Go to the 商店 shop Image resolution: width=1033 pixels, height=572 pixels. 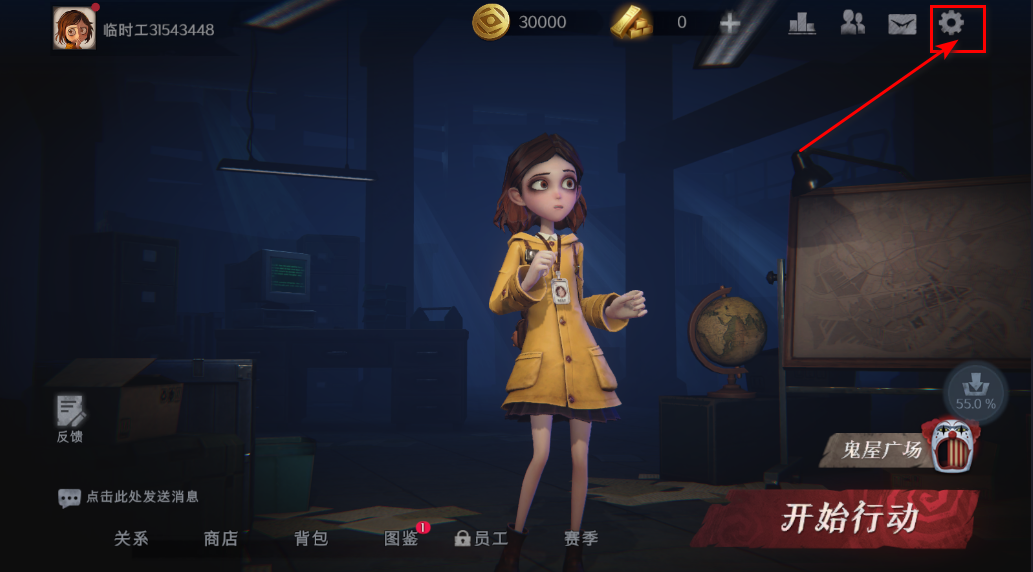[221, 539]
